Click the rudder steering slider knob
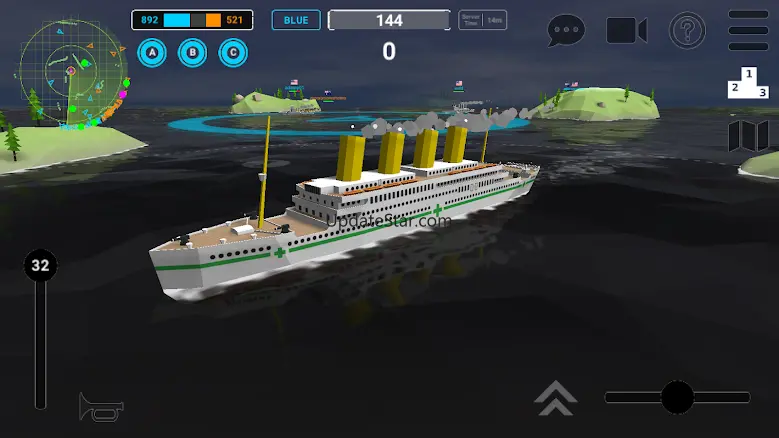This screenshot has width=779, height=438. (677, 397)
